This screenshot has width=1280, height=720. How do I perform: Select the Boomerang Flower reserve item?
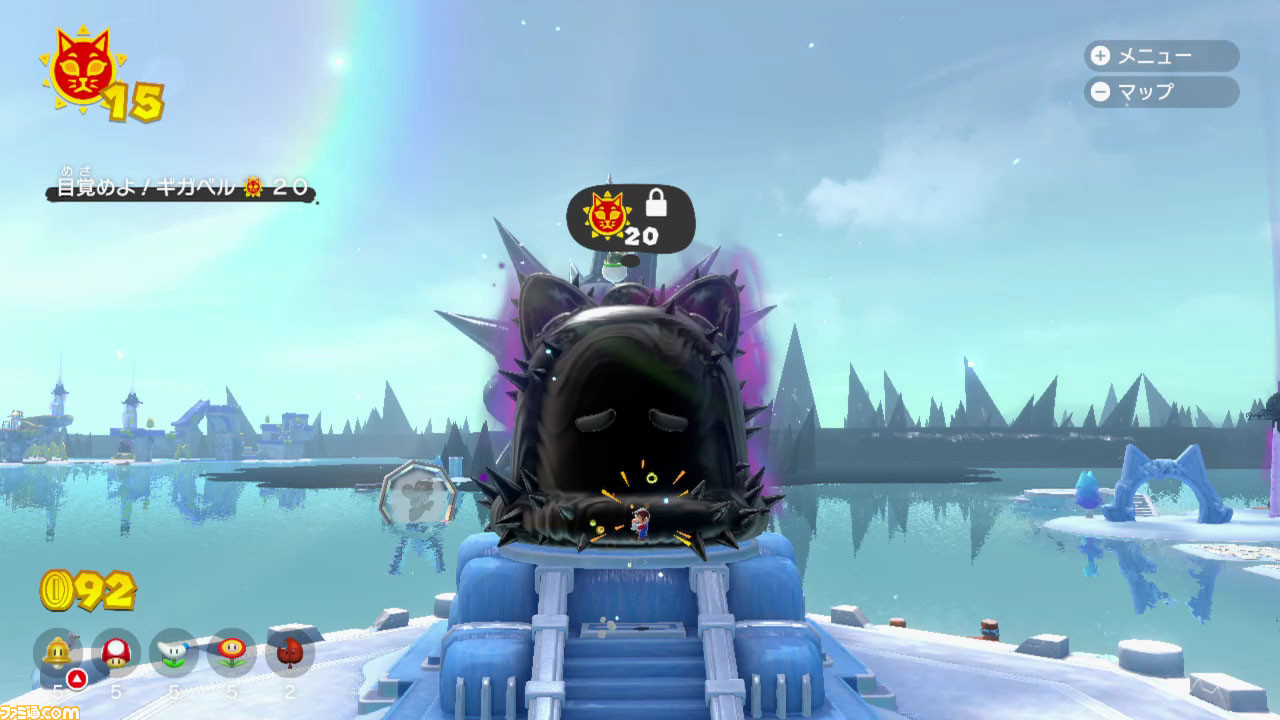174,653
